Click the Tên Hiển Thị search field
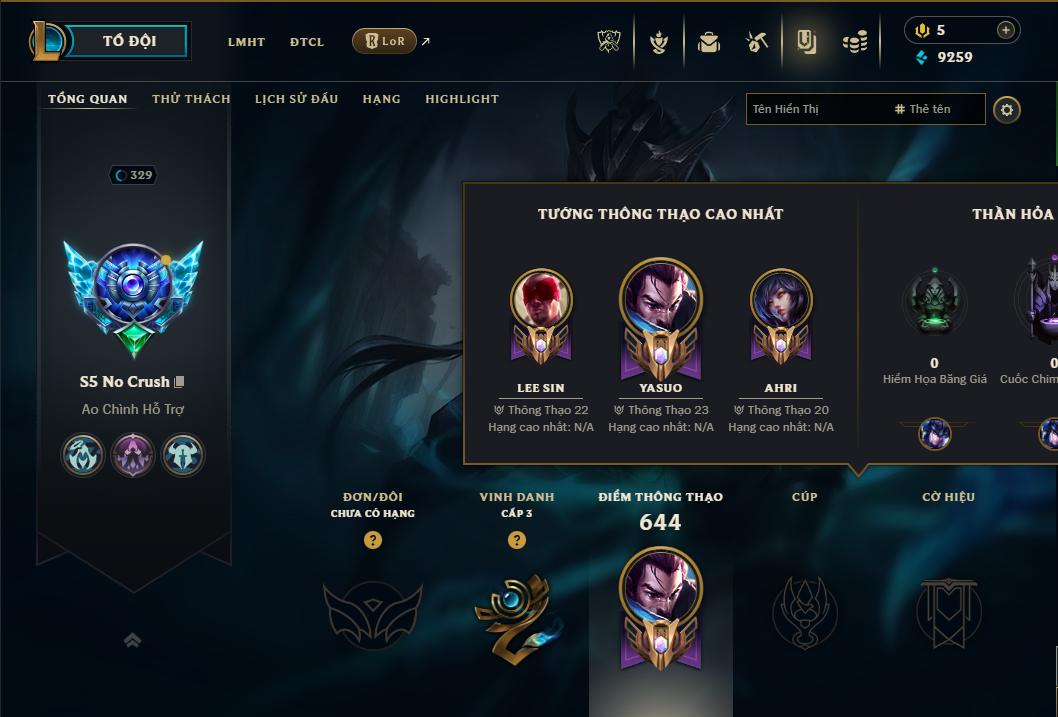 [815, 109]
